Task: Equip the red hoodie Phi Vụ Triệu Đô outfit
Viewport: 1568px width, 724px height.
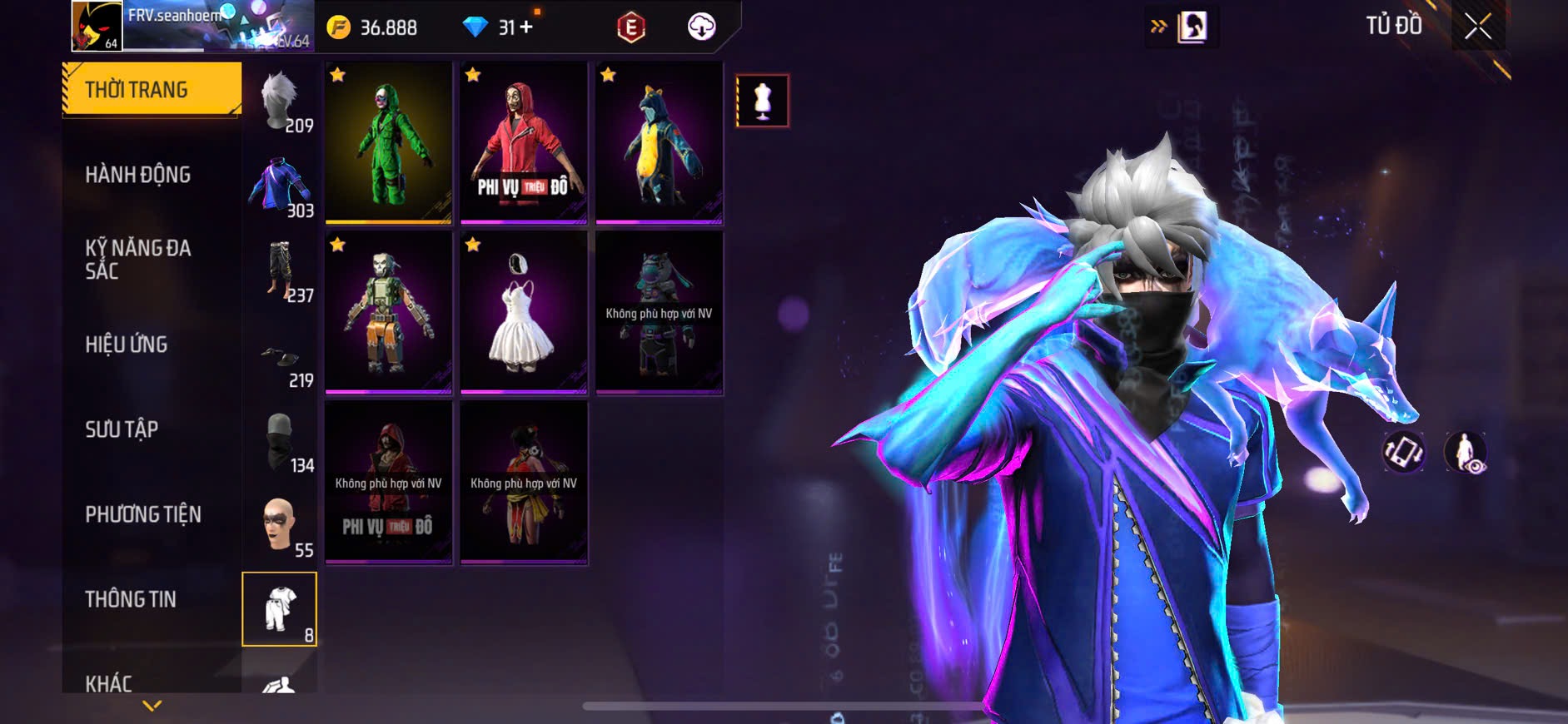Action: coord(524,142)
